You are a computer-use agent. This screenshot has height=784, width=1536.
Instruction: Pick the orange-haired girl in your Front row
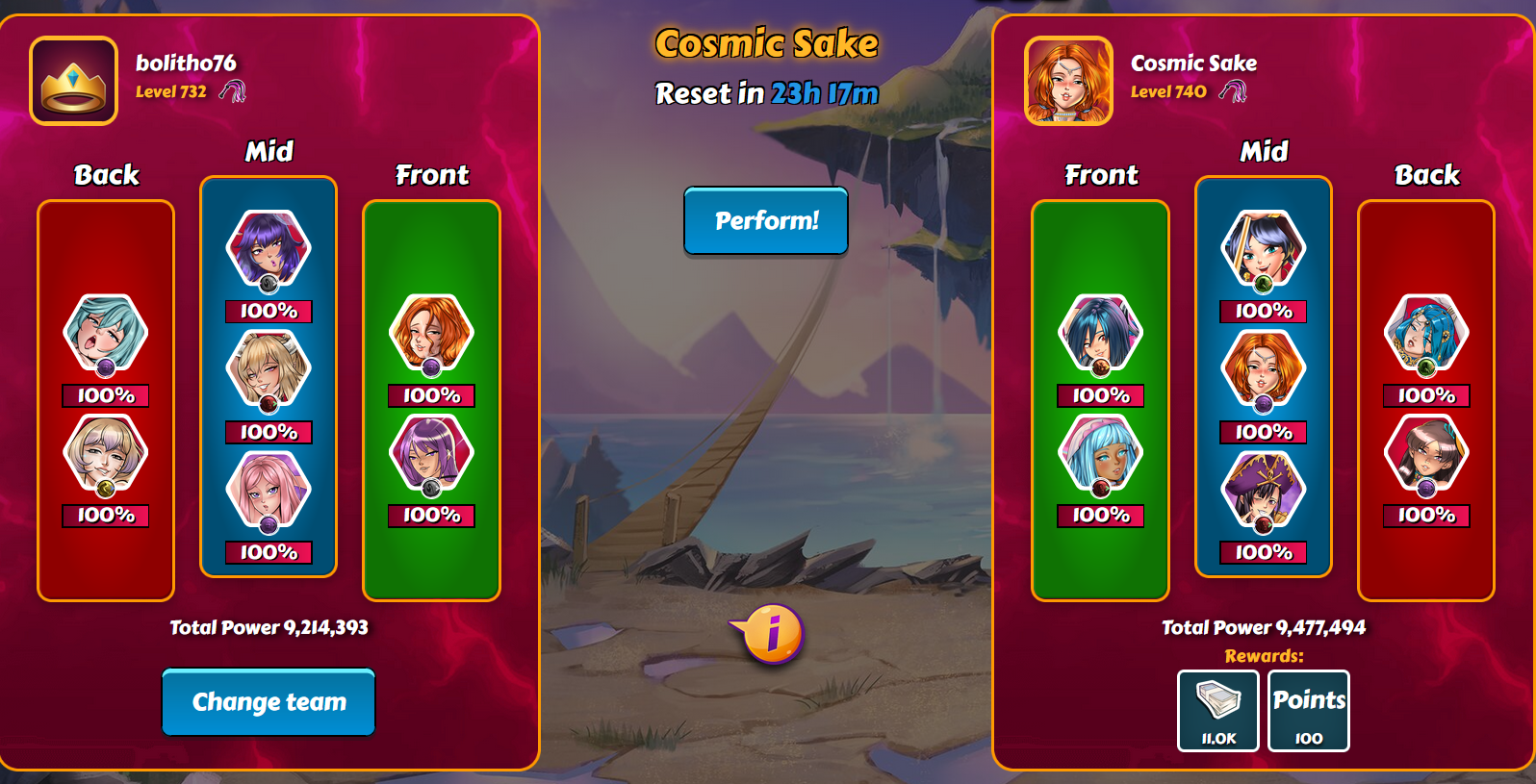pos(431,333)
